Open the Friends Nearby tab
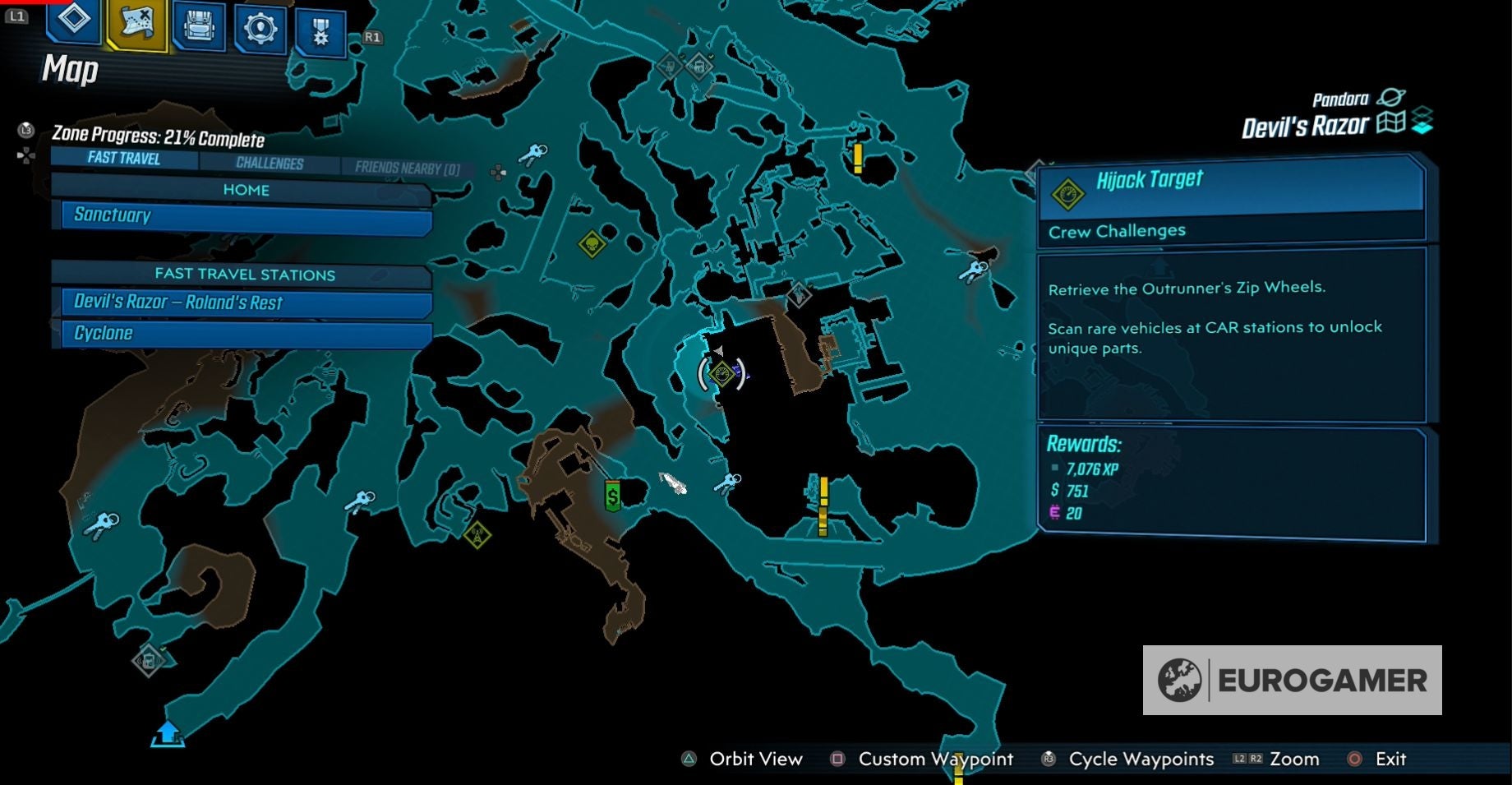This screenshot has height=785, width=1512. 407,168
